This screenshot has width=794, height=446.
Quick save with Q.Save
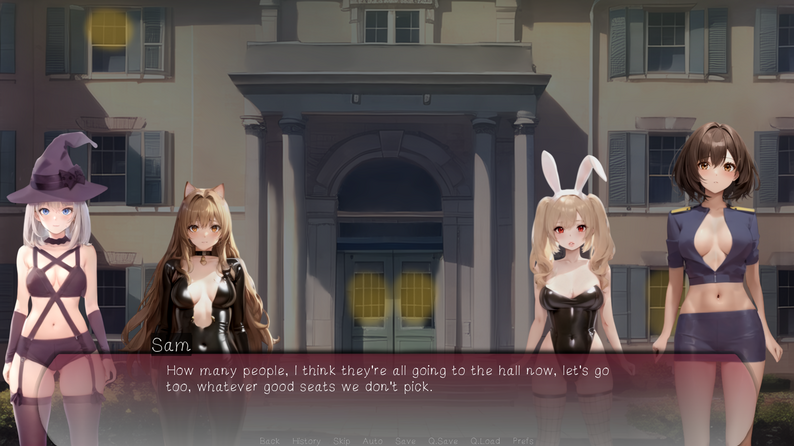pos(442,440)
